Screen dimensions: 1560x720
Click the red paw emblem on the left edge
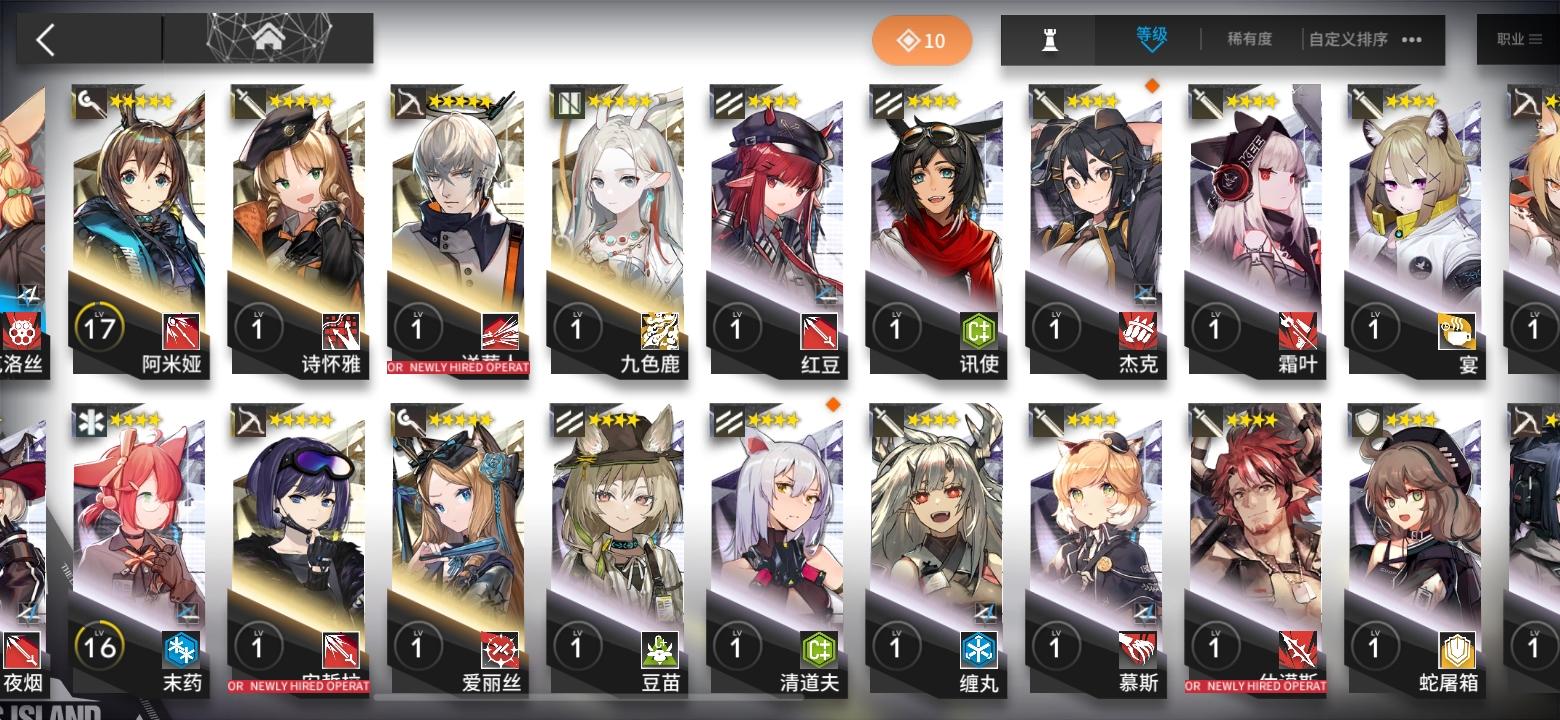22,333
